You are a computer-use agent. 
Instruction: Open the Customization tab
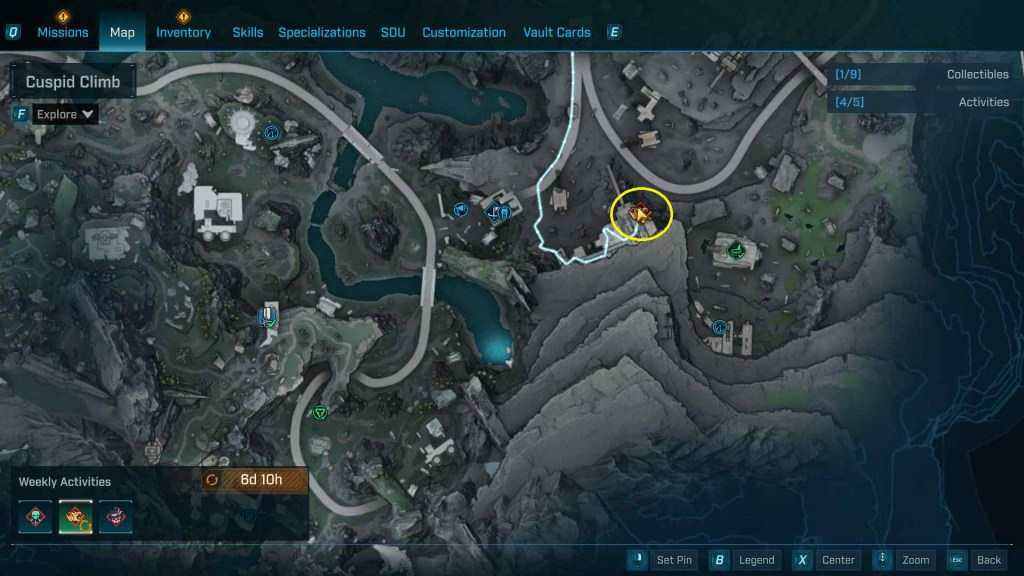click(x=464, y=32)
